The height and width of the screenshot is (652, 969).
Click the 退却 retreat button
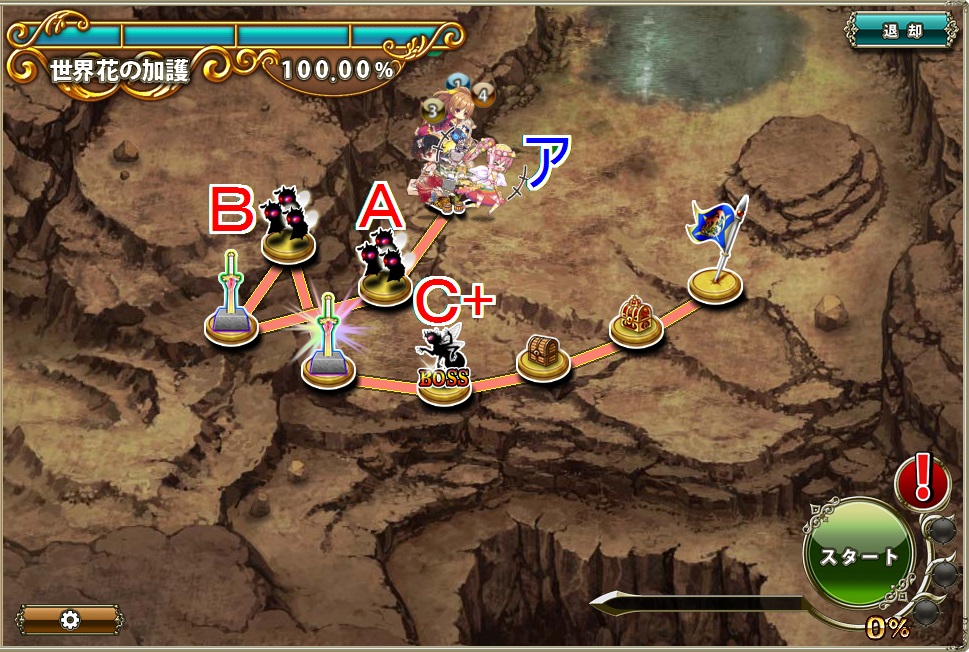click(x=901, y=31)
